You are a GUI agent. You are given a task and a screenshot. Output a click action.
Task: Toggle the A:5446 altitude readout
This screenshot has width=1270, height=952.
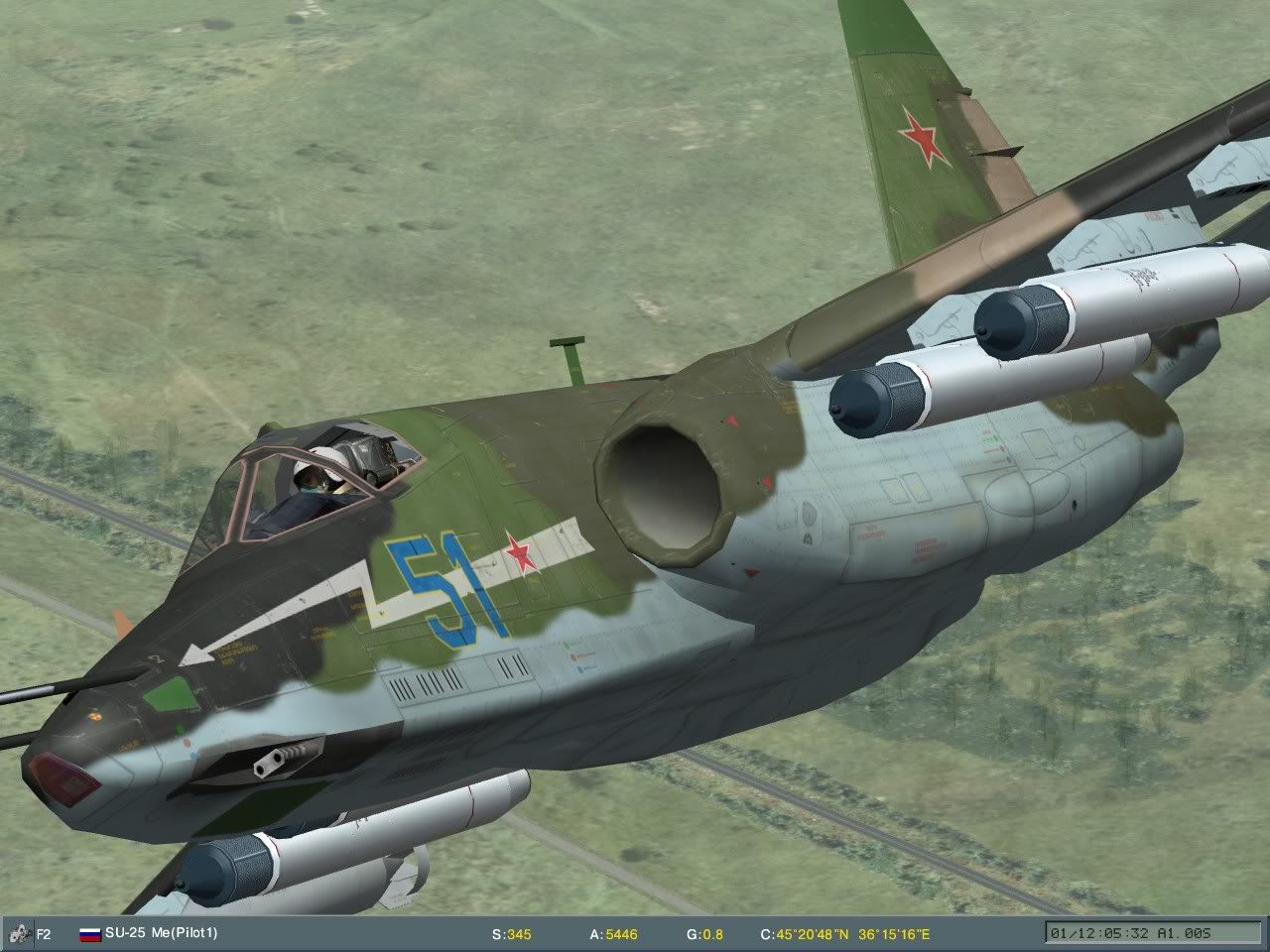pos(613,933)
